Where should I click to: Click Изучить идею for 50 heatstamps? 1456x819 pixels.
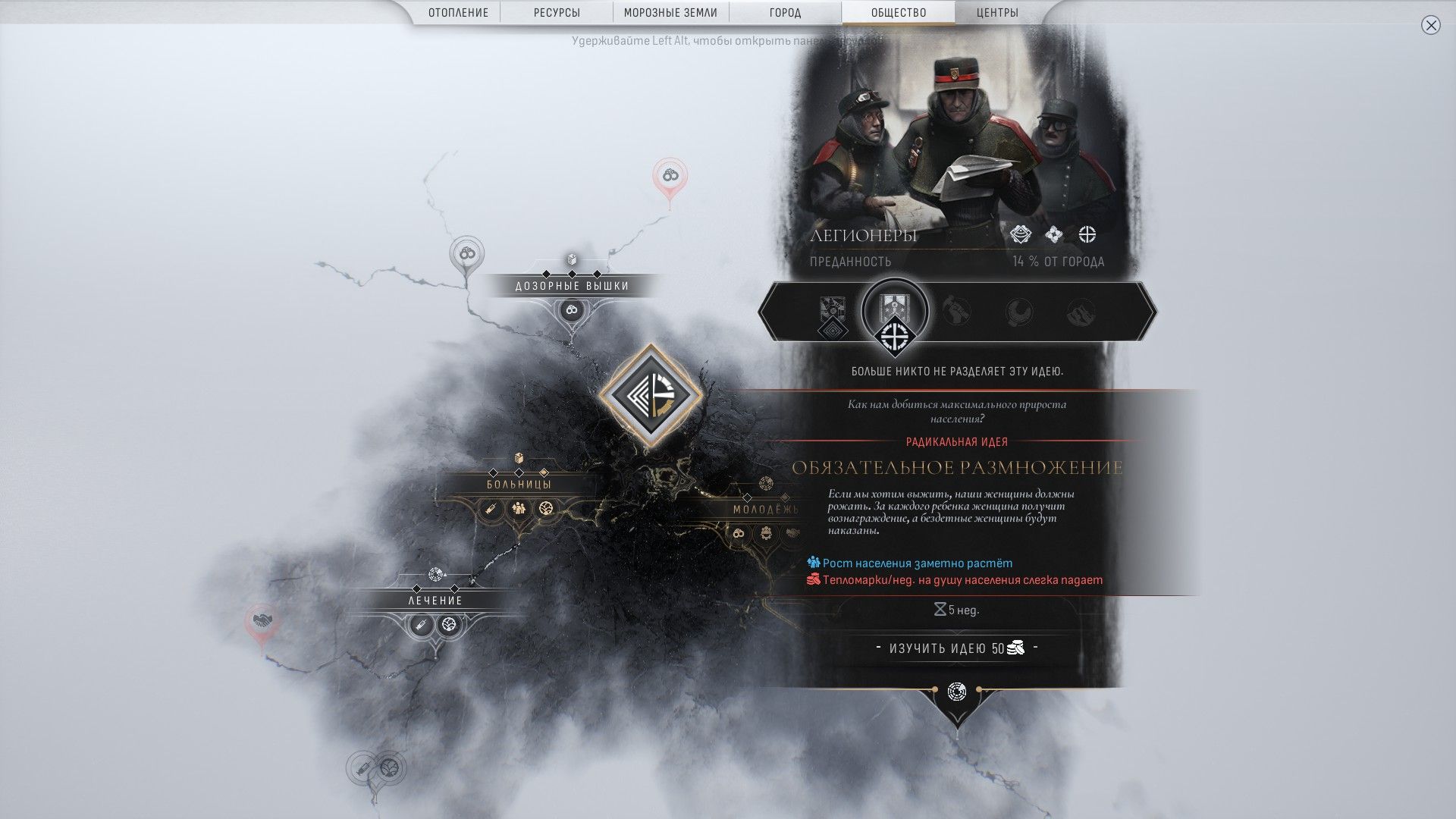coord(957,648)
